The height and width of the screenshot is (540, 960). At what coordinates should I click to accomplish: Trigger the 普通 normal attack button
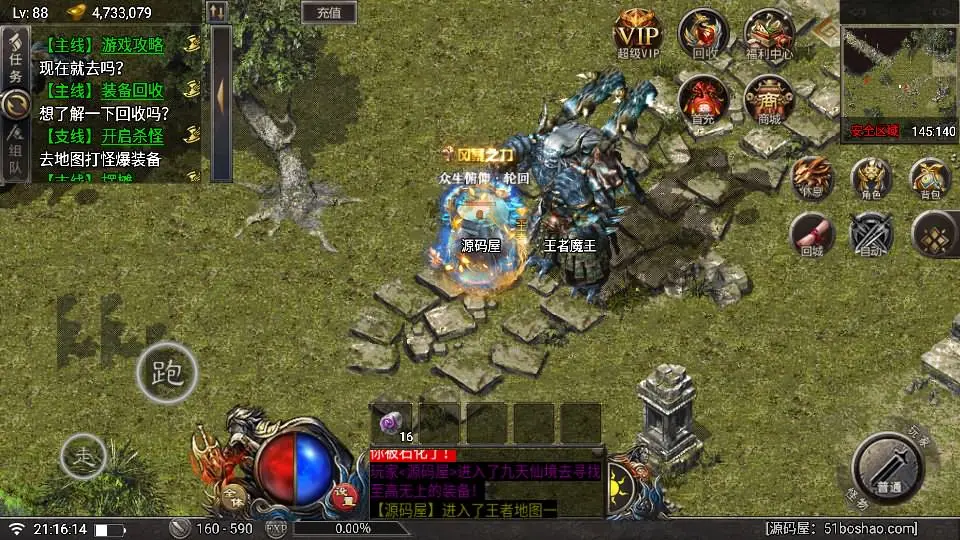coord(887,465)
